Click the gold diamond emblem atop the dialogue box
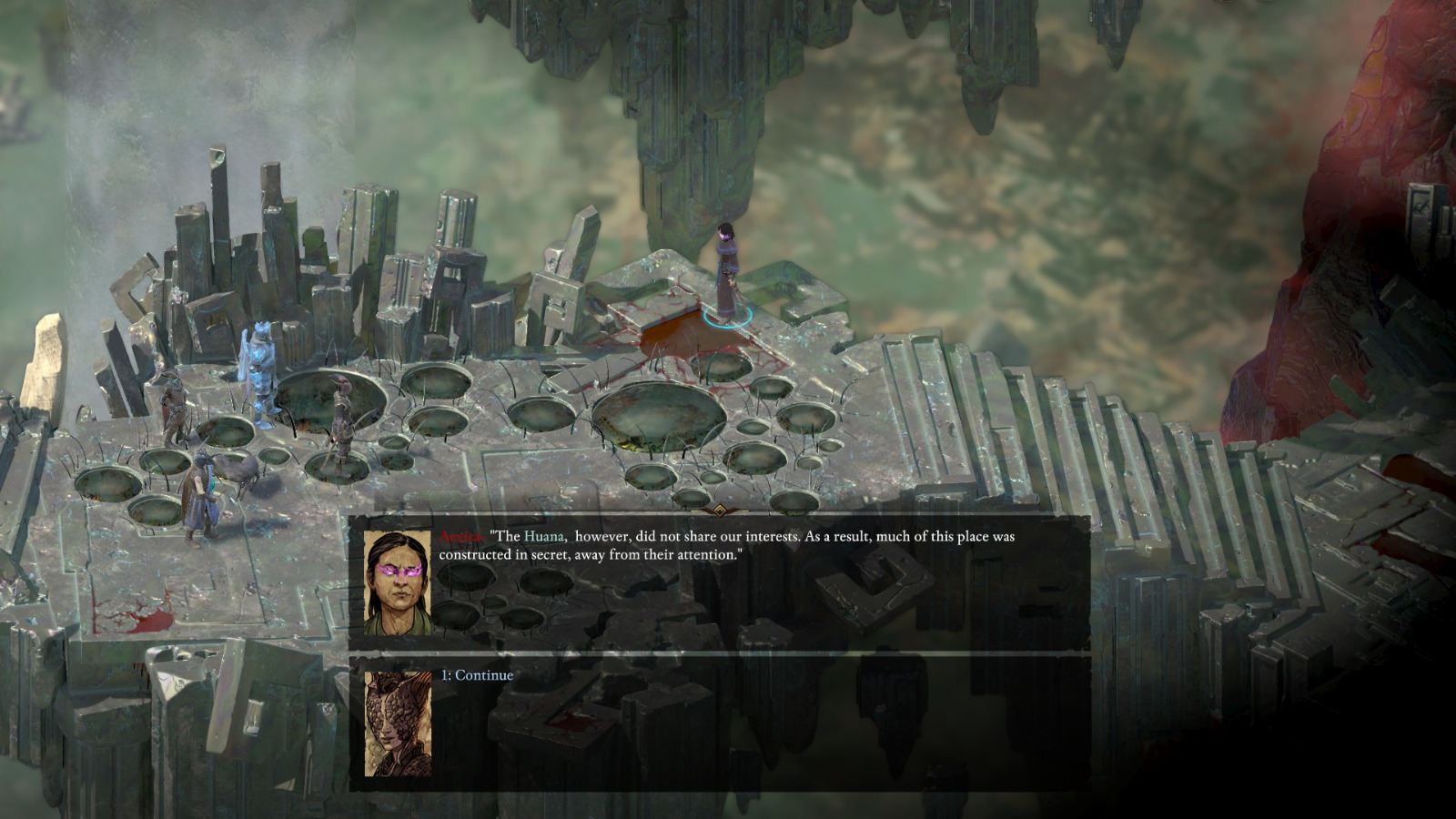 click(x=720, y=511)
